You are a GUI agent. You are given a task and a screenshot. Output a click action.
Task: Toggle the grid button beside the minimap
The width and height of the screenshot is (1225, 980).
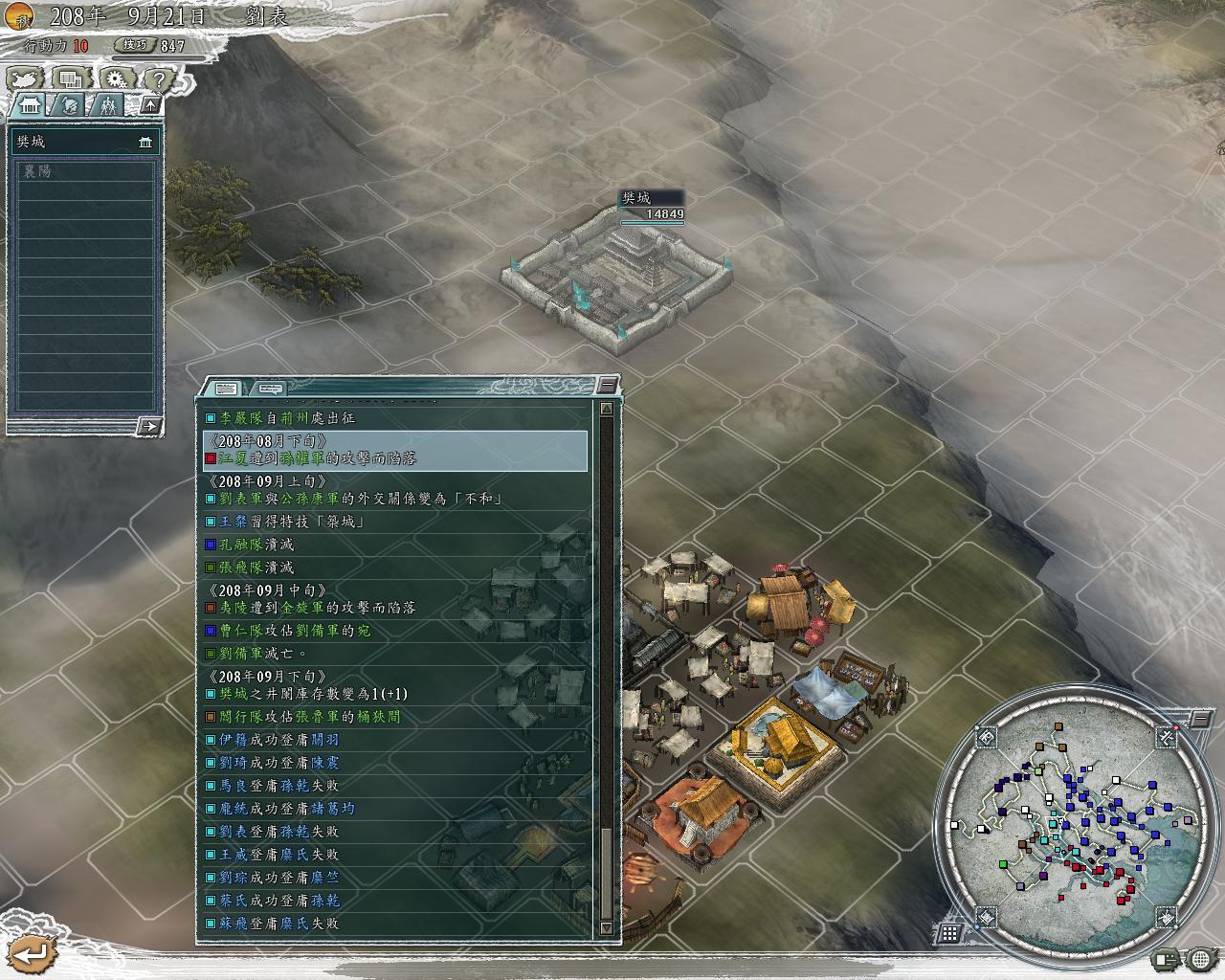pyautogui.click(x=949, y=932)
